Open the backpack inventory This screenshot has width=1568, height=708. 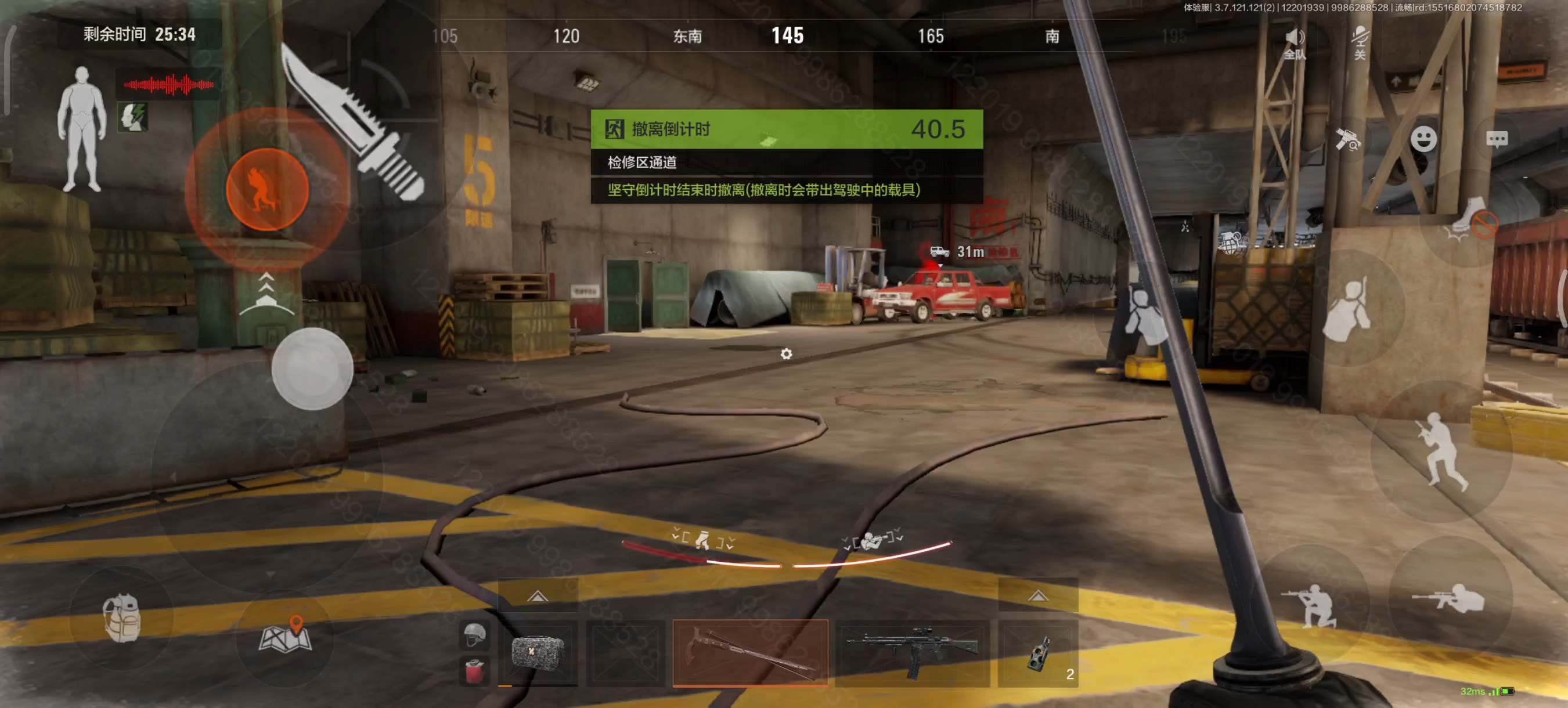coord(122,619)
